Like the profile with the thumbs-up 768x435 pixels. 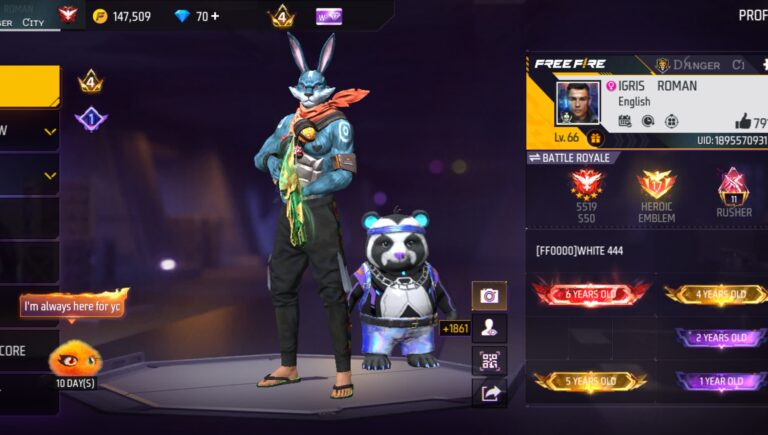(744, 121)
